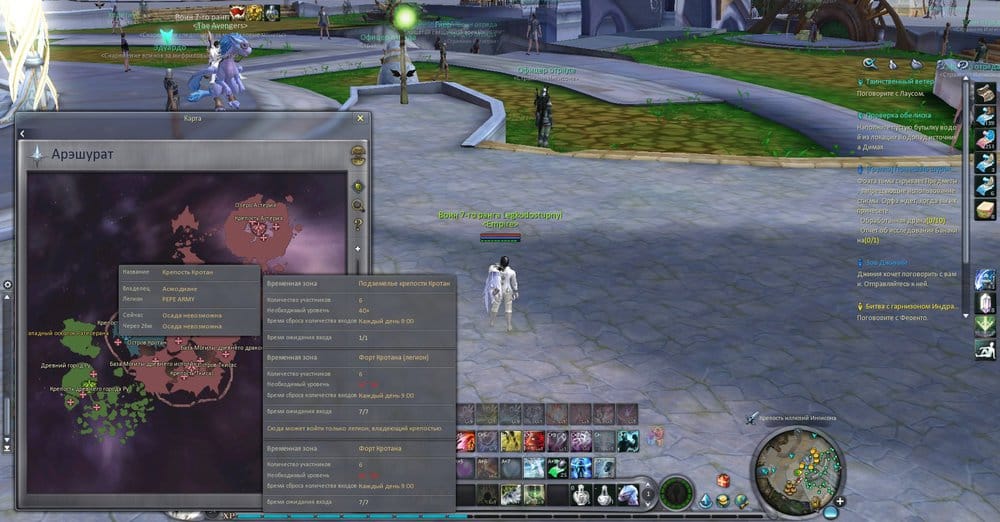Screen dimensions: 1000x522
Task: Open the question-mark help on the map
Action: click(x=358, y=224)
